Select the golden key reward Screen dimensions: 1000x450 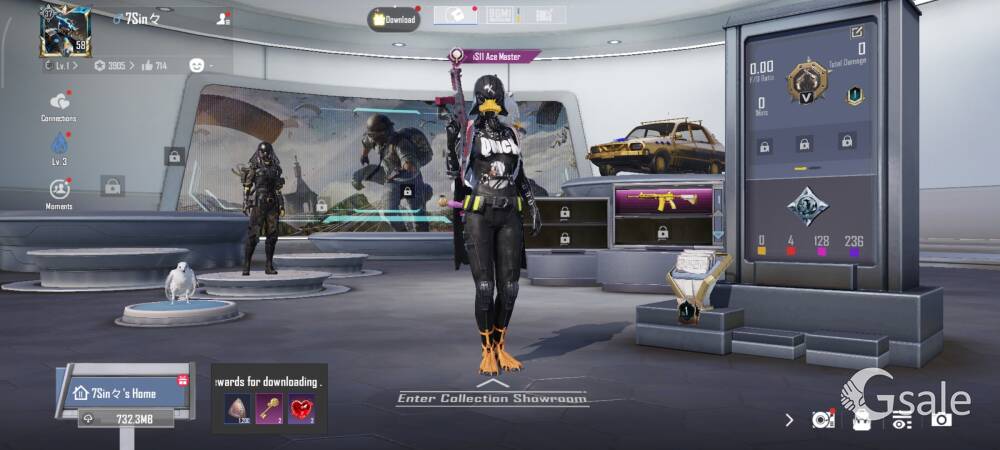click(x=272, y=408)
